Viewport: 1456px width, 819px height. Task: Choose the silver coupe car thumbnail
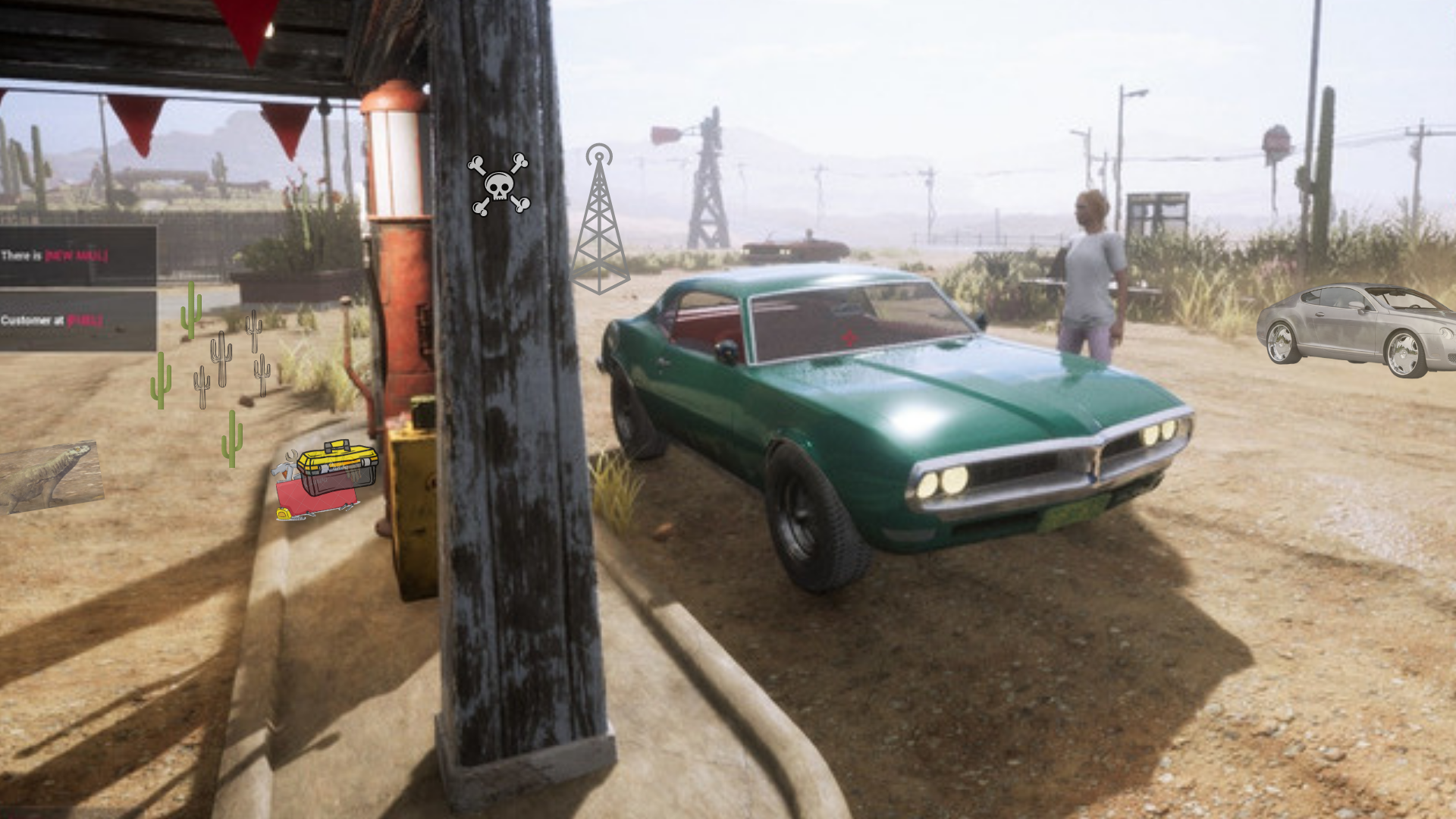(x=1357, y=329)
